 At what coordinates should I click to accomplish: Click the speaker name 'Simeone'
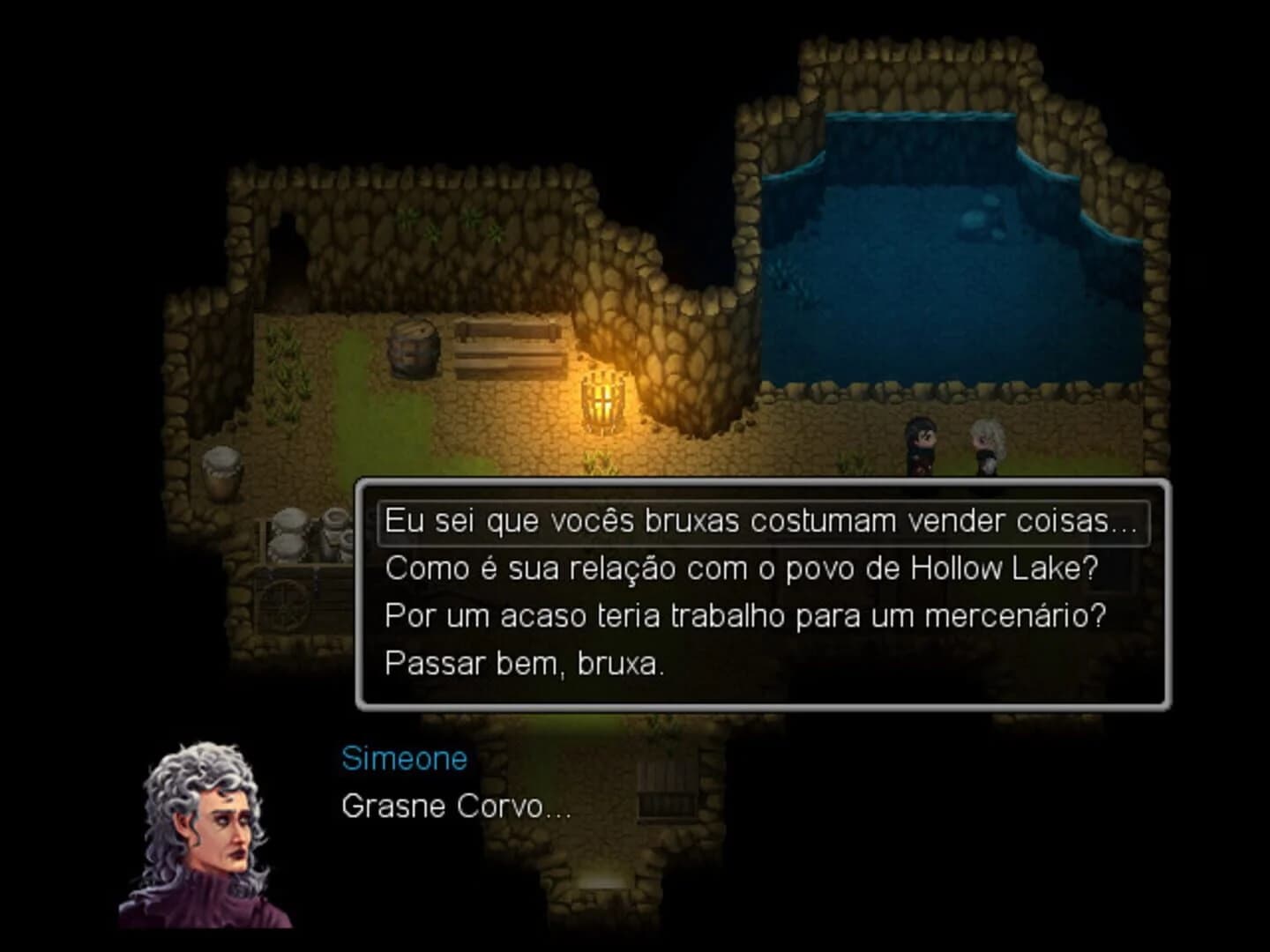coord(404,758)
